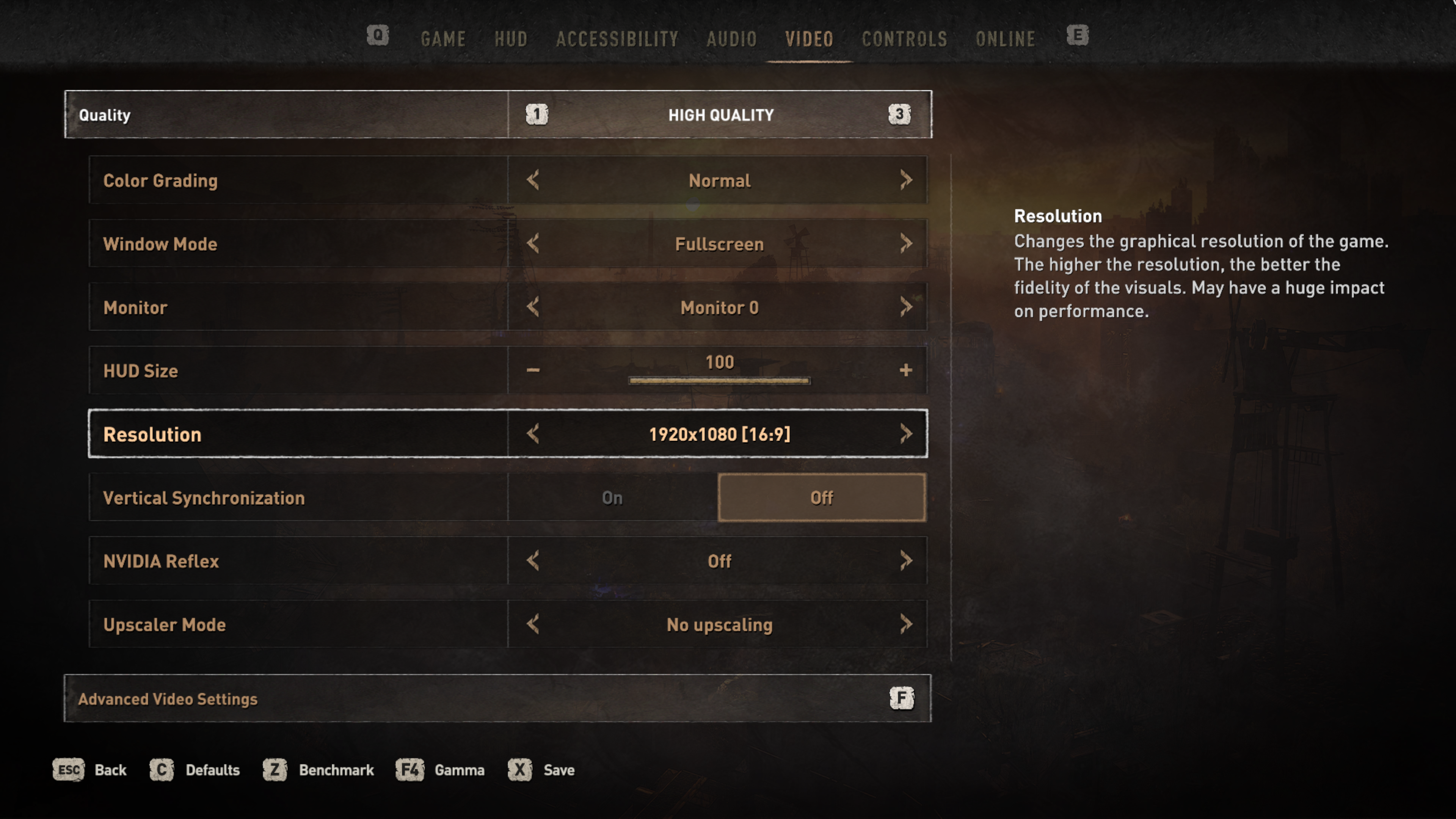Screen dimensions: 1456x819
Task: Cycle Monitor with the right arrow
Action: [x=905, y=307]
